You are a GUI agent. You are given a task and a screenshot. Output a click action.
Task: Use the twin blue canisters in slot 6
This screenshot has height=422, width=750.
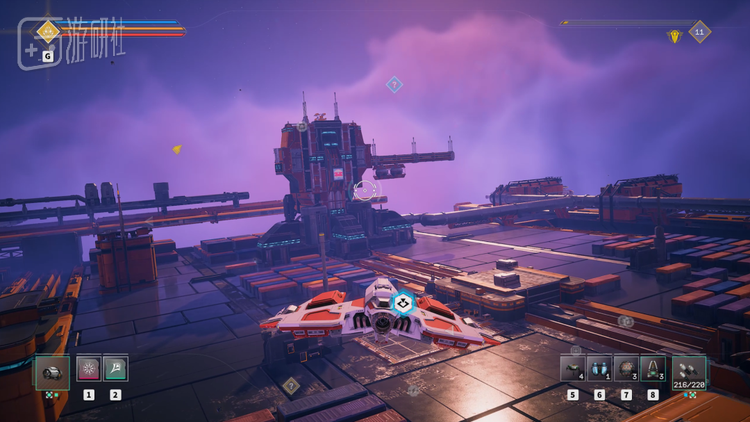click(599, 369)
